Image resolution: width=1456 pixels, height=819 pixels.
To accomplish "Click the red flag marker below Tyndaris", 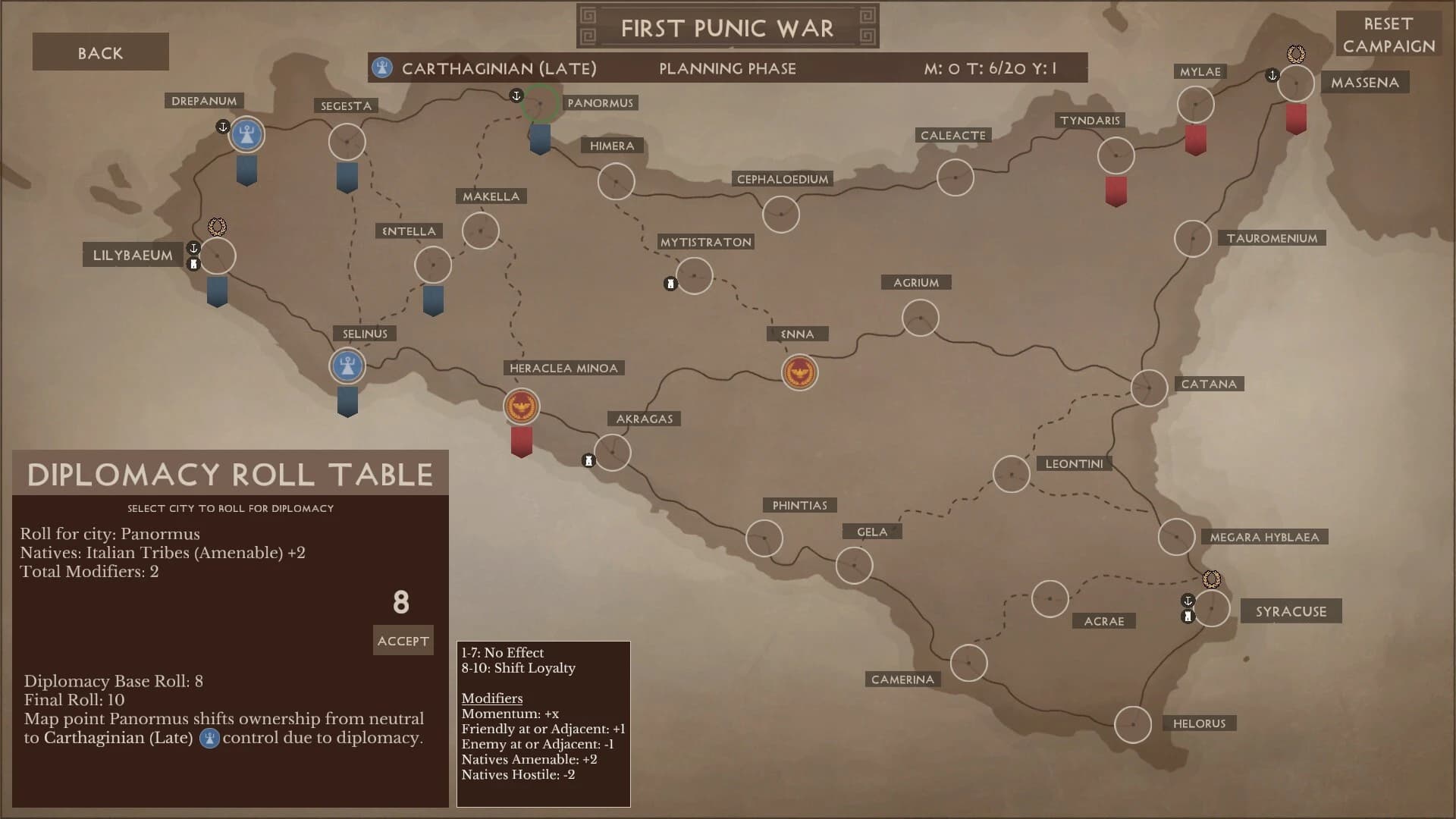I will click(1115, 190).
